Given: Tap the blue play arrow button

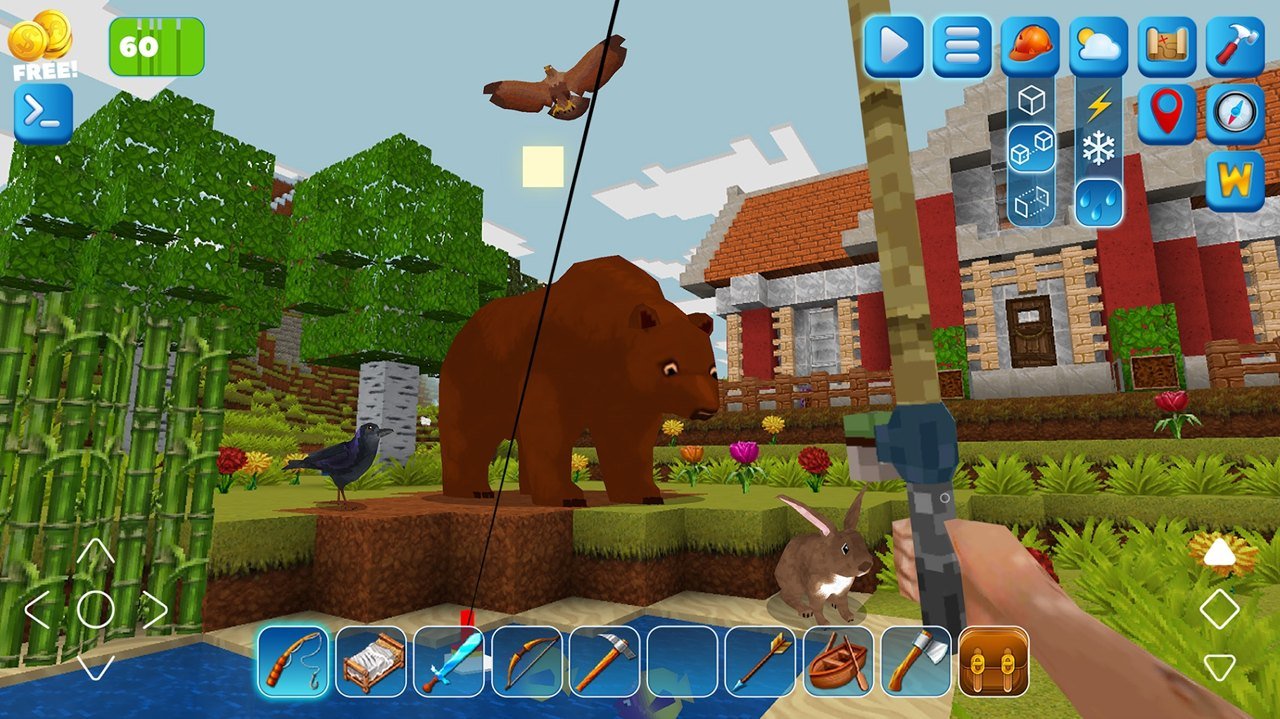Looking at the screenshot, I should click(893, 46).
